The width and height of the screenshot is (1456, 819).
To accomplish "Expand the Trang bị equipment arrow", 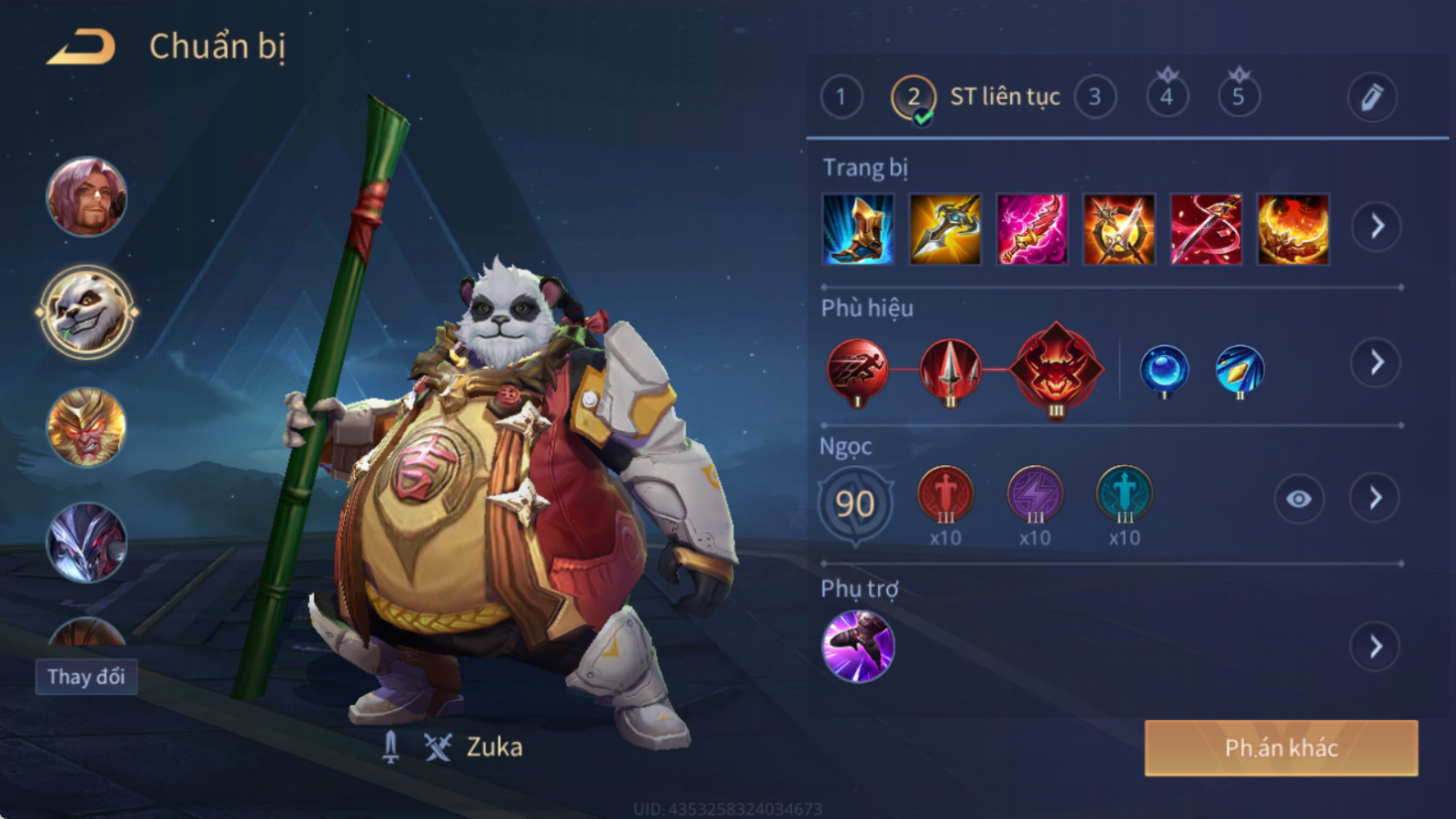I will (1377, 227).
